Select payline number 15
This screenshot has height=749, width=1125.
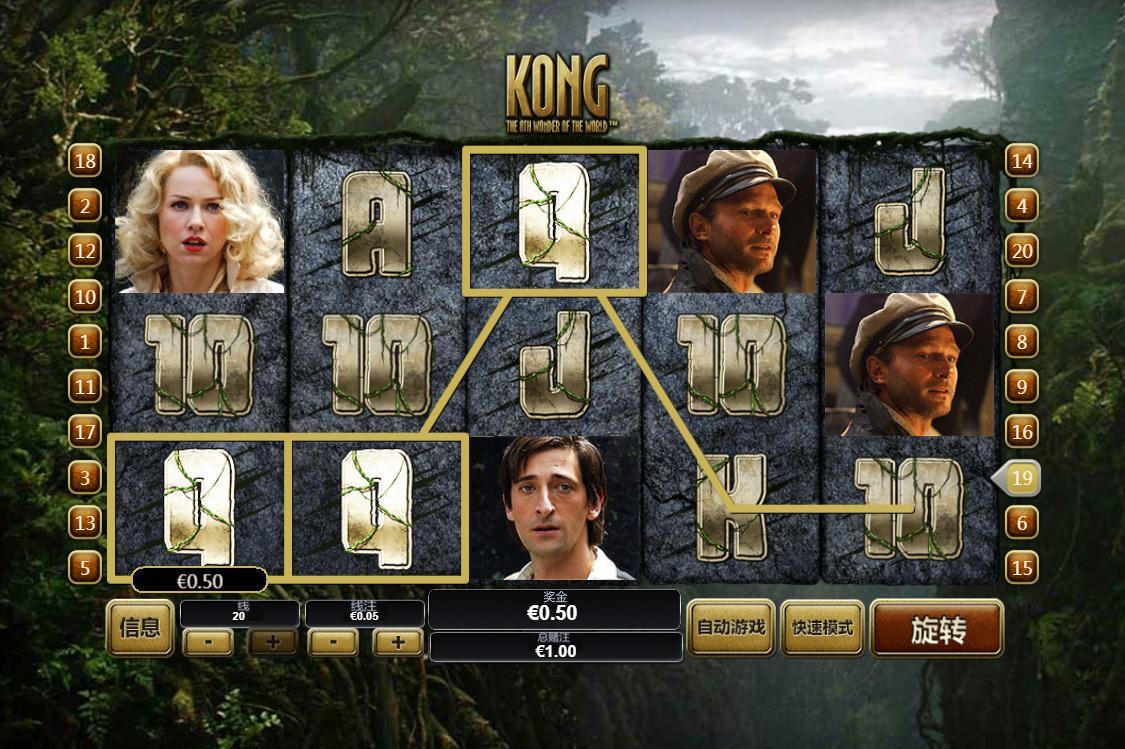pos(1021,568)
